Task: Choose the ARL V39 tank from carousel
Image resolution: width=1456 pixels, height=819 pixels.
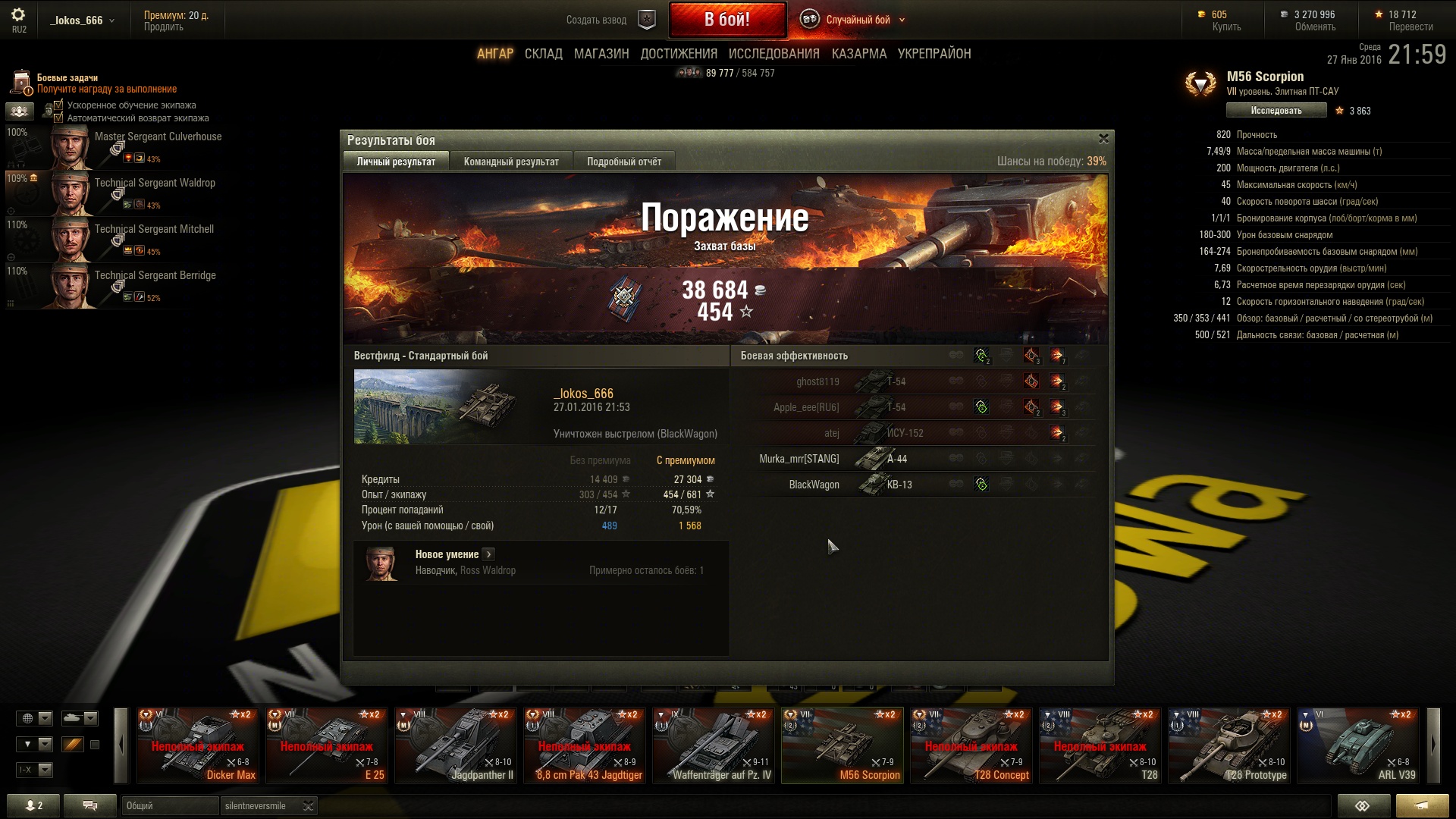Action: click(1357, 745)
